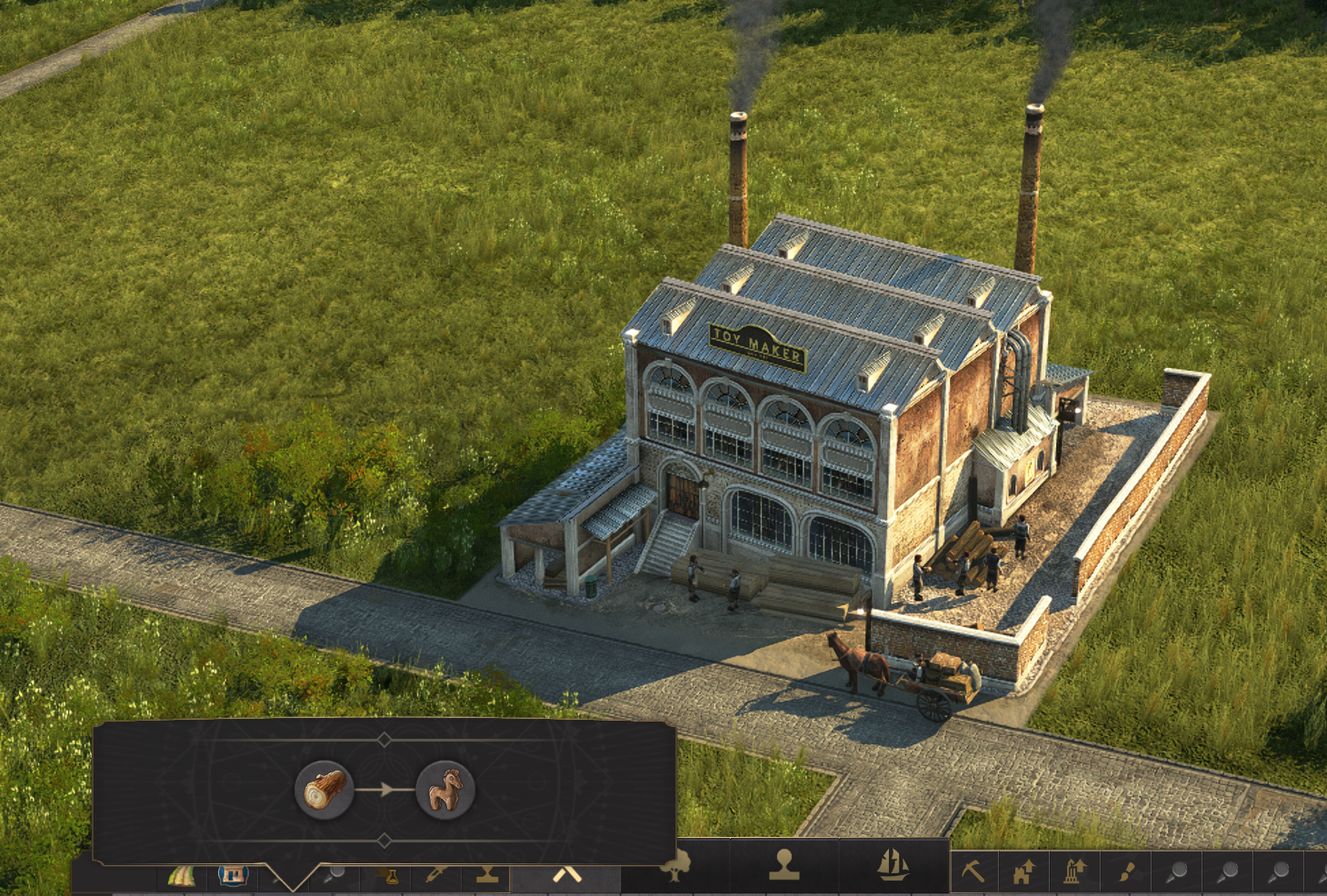Expand the toolbar via the golden chevron
This screenshot has width=1327, height=896.
(566, 875)
